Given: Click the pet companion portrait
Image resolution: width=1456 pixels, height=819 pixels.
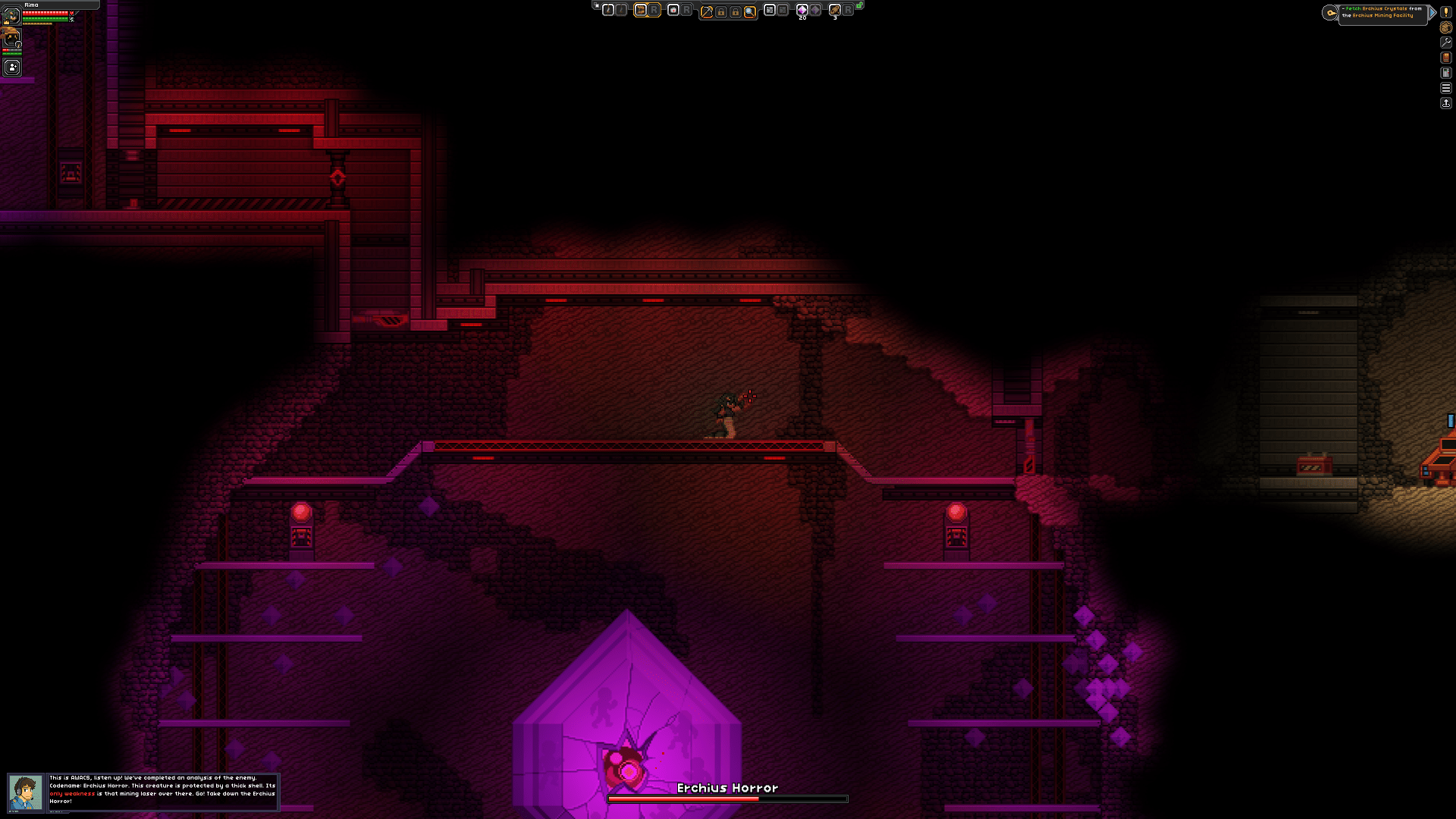Looking at the screenshot, I should [11, 36].
